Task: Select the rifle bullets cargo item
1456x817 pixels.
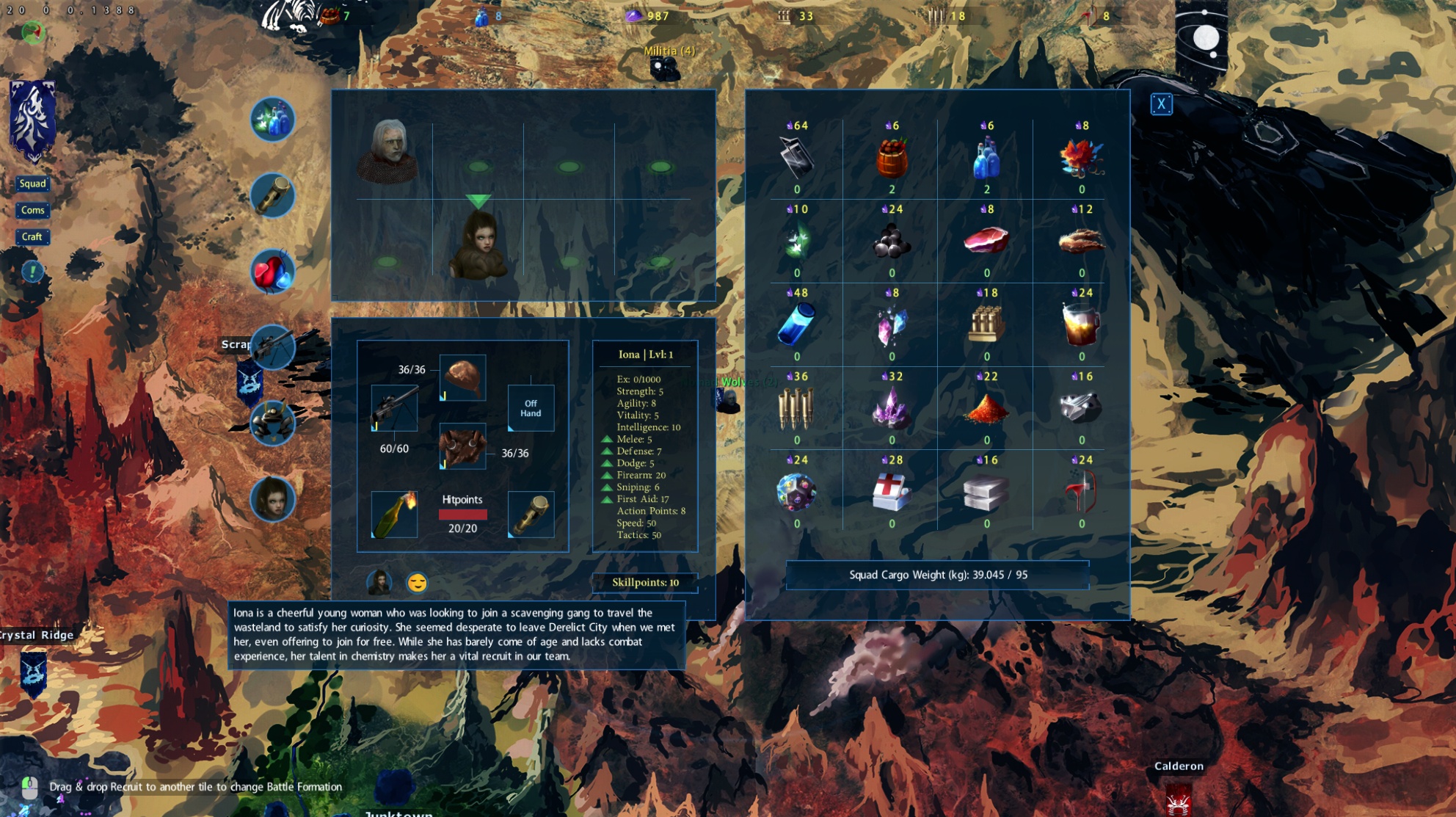Action: click(796, 408)
